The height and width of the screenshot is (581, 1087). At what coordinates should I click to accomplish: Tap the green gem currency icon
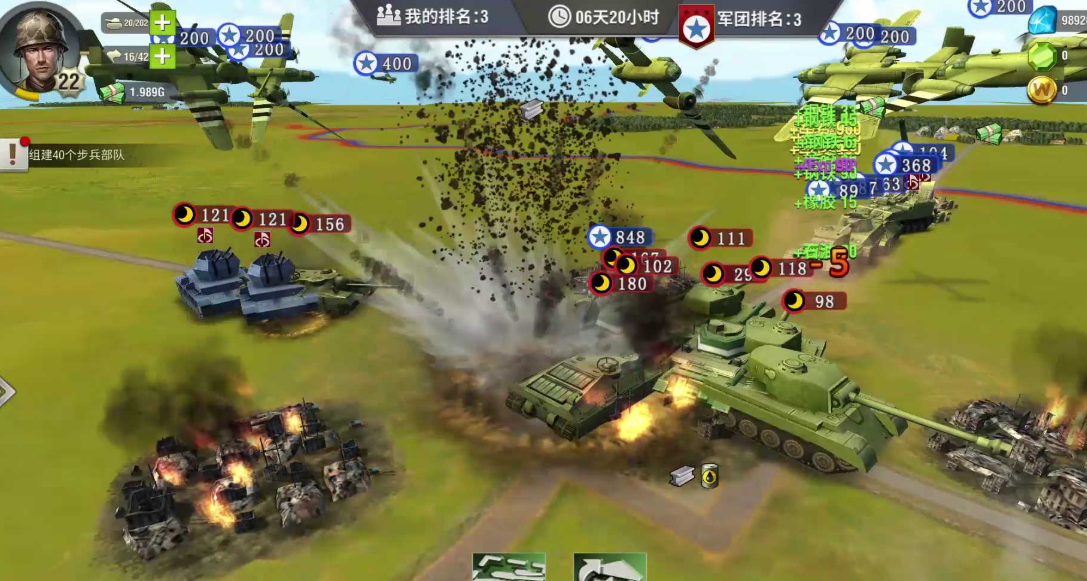(x=1041, y=55)
